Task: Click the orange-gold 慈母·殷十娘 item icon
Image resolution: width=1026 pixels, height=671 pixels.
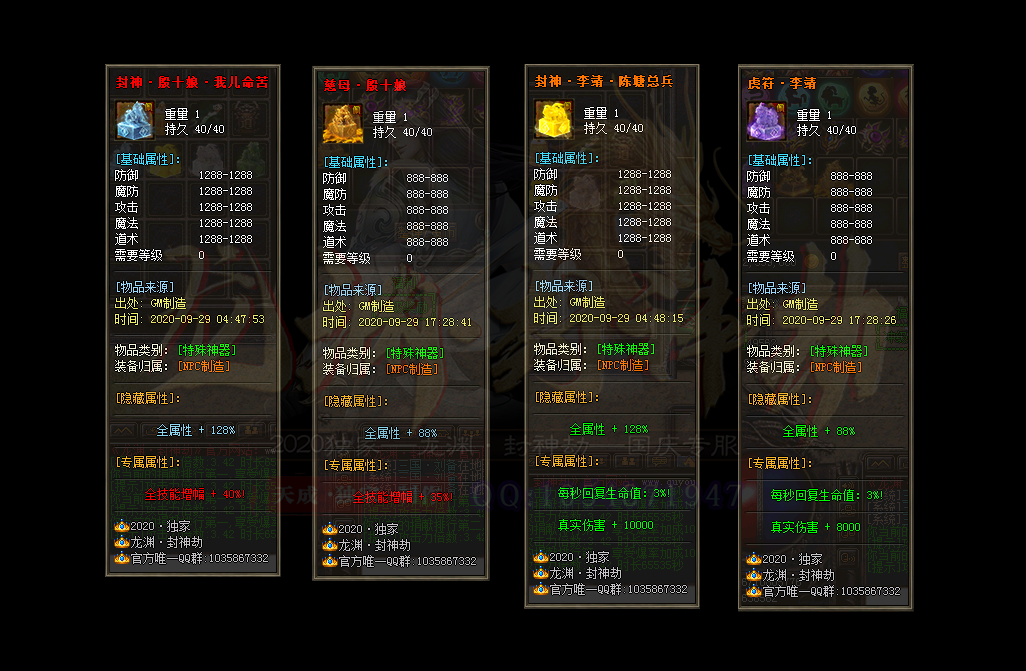Action: pyautogui.click(x=340, y=125)
